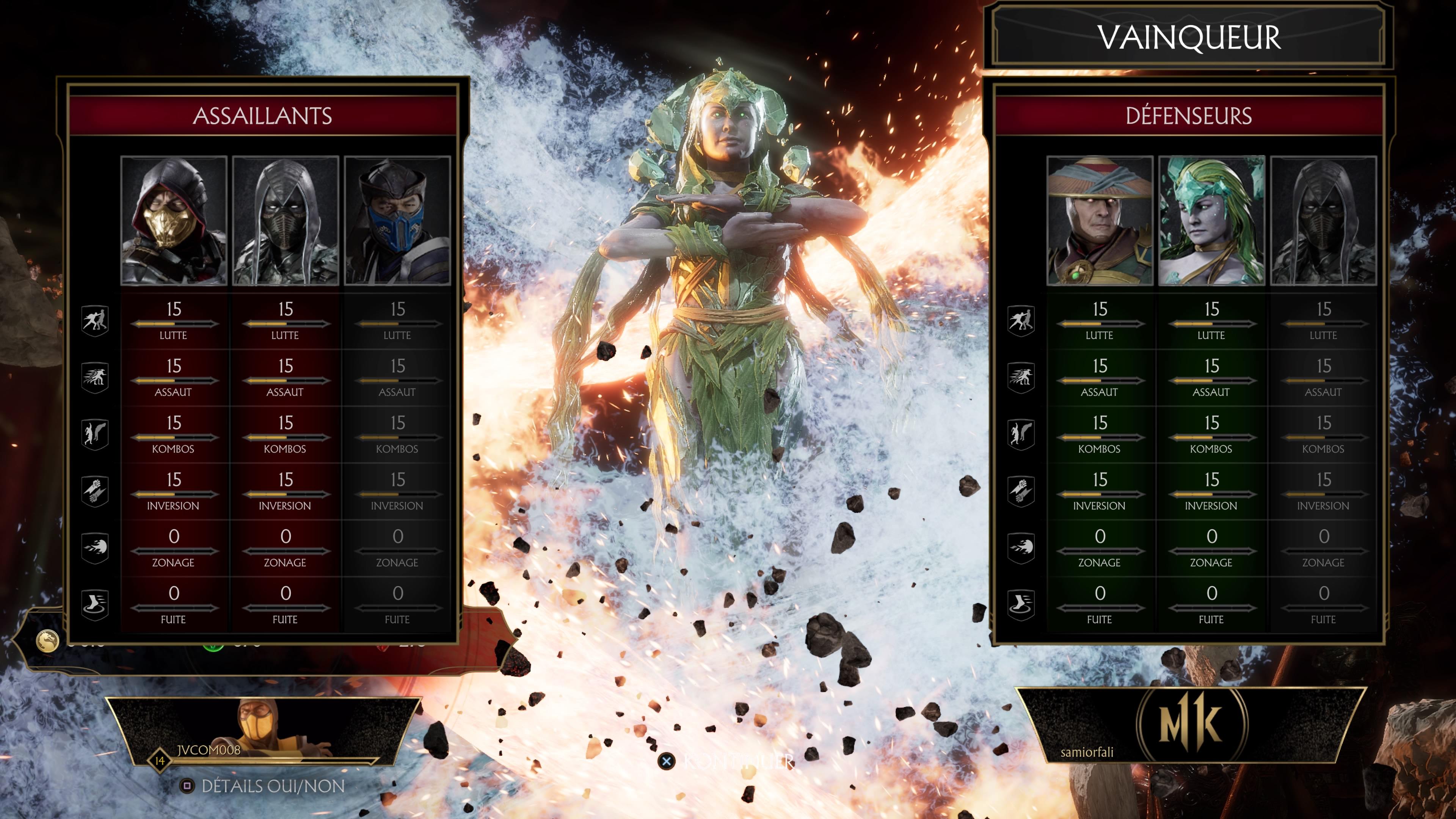The height and width of the screenshot is (819, 1456).
Task: Adjust Scorpion's Lutte stat slider
Action: (174, 324)
